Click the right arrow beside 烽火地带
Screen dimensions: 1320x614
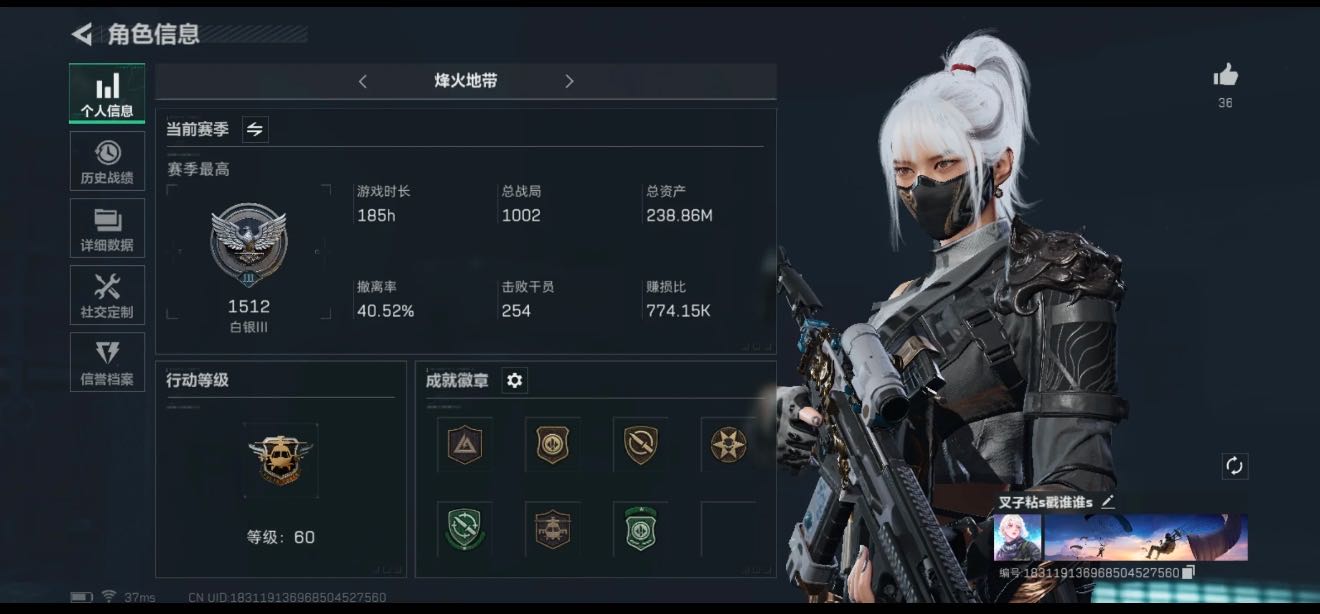click(x=569, y=81)
